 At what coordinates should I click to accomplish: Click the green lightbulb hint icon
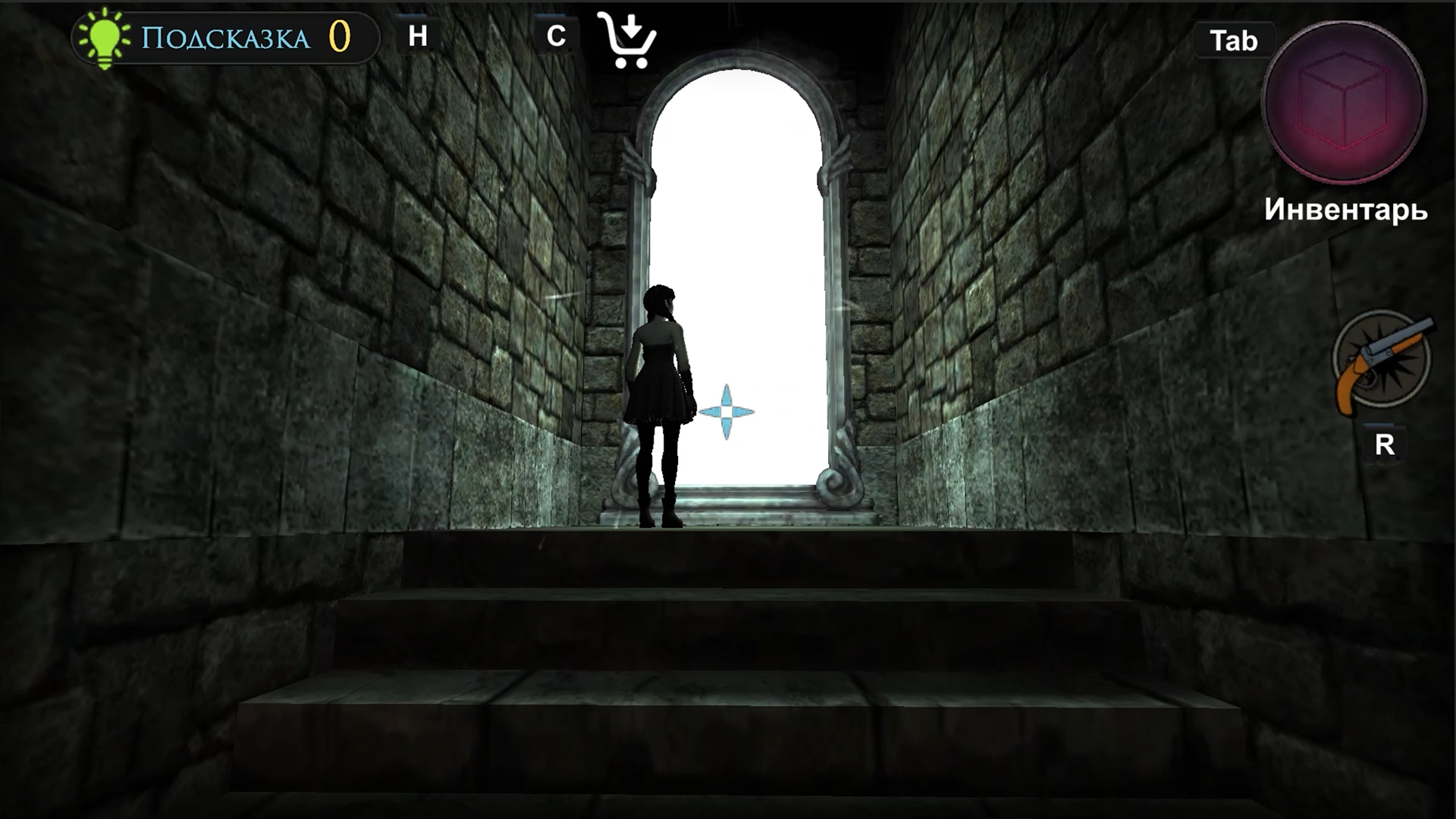pyautogui.click(x=104, y=36)
